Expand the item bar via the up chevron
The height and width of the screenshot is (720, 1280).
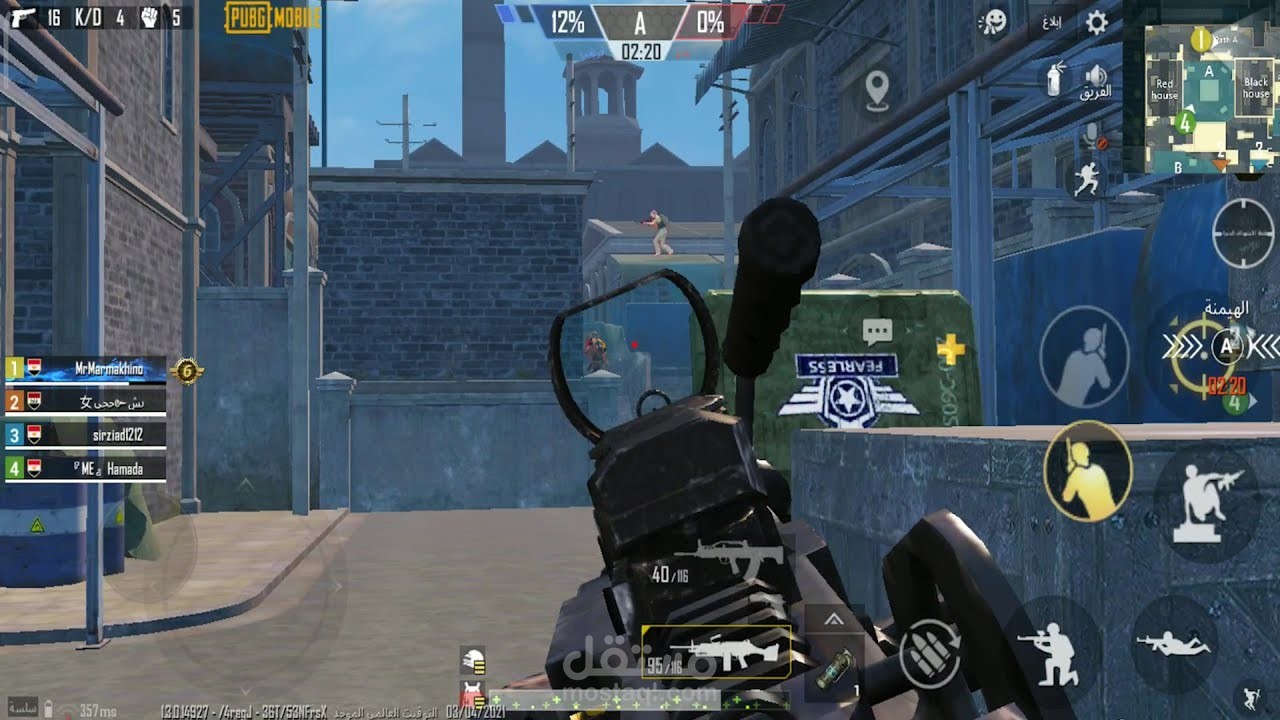[835, 618]
